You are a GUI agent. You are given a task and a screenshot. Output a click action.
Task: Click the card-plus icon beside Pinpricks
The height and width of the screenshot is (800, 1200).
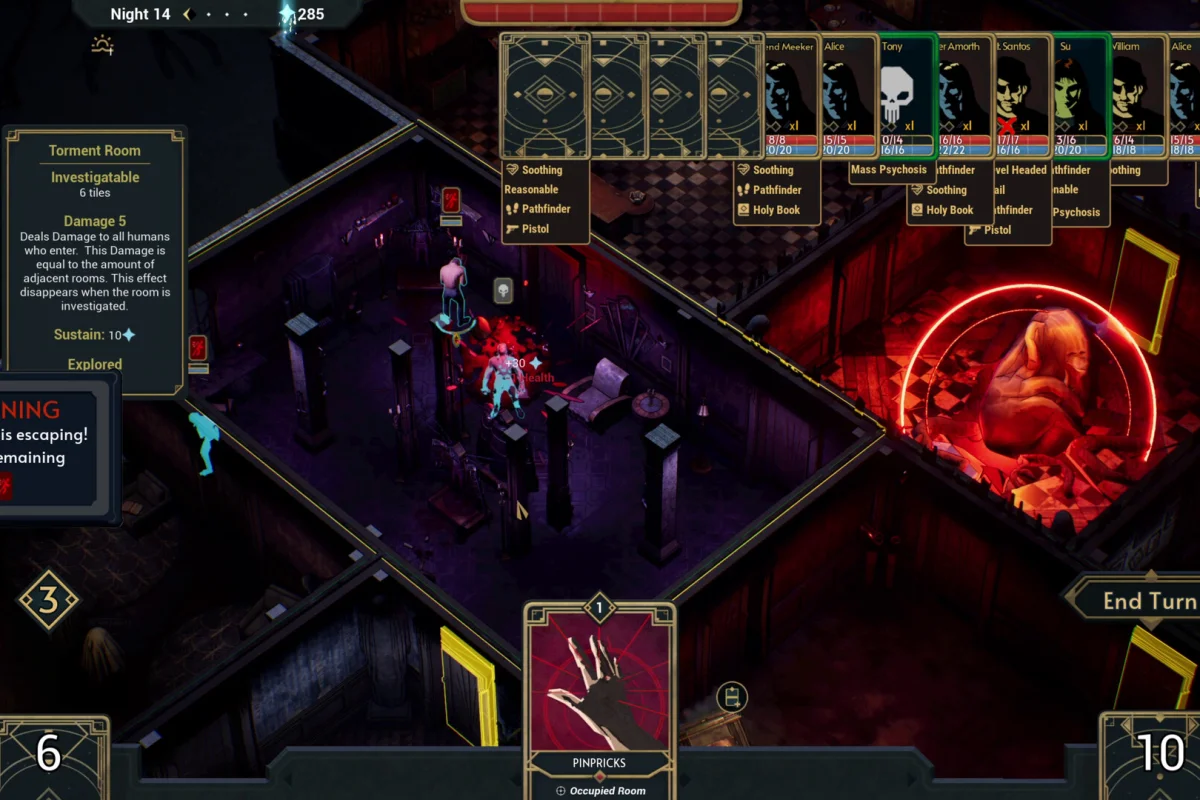pos(732,696)
